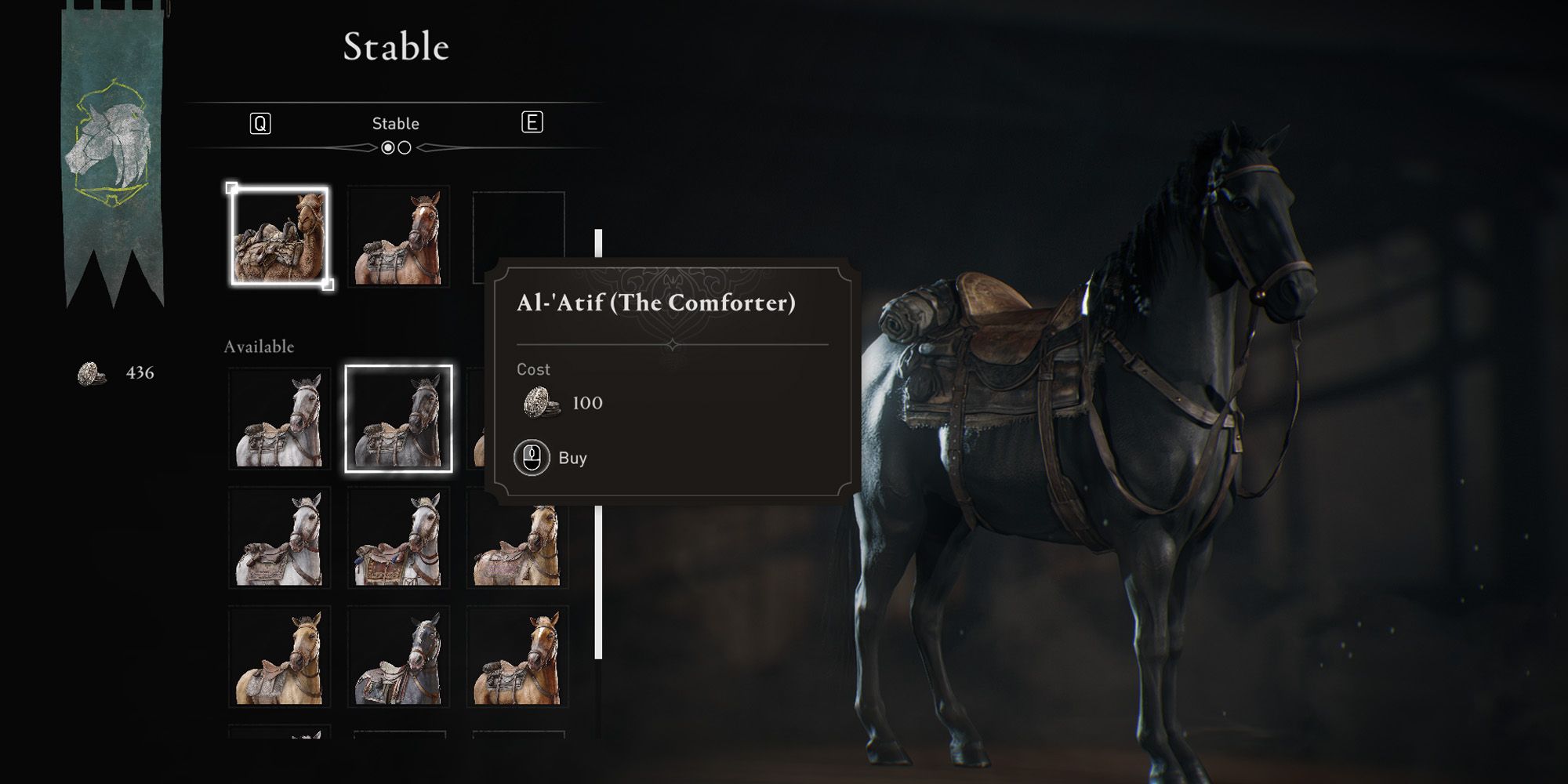The width and height of the screenshot is (1568, 784).
Task: Click the E key icon to go forward
Action: pyautogui.click(x=533, y=122)
